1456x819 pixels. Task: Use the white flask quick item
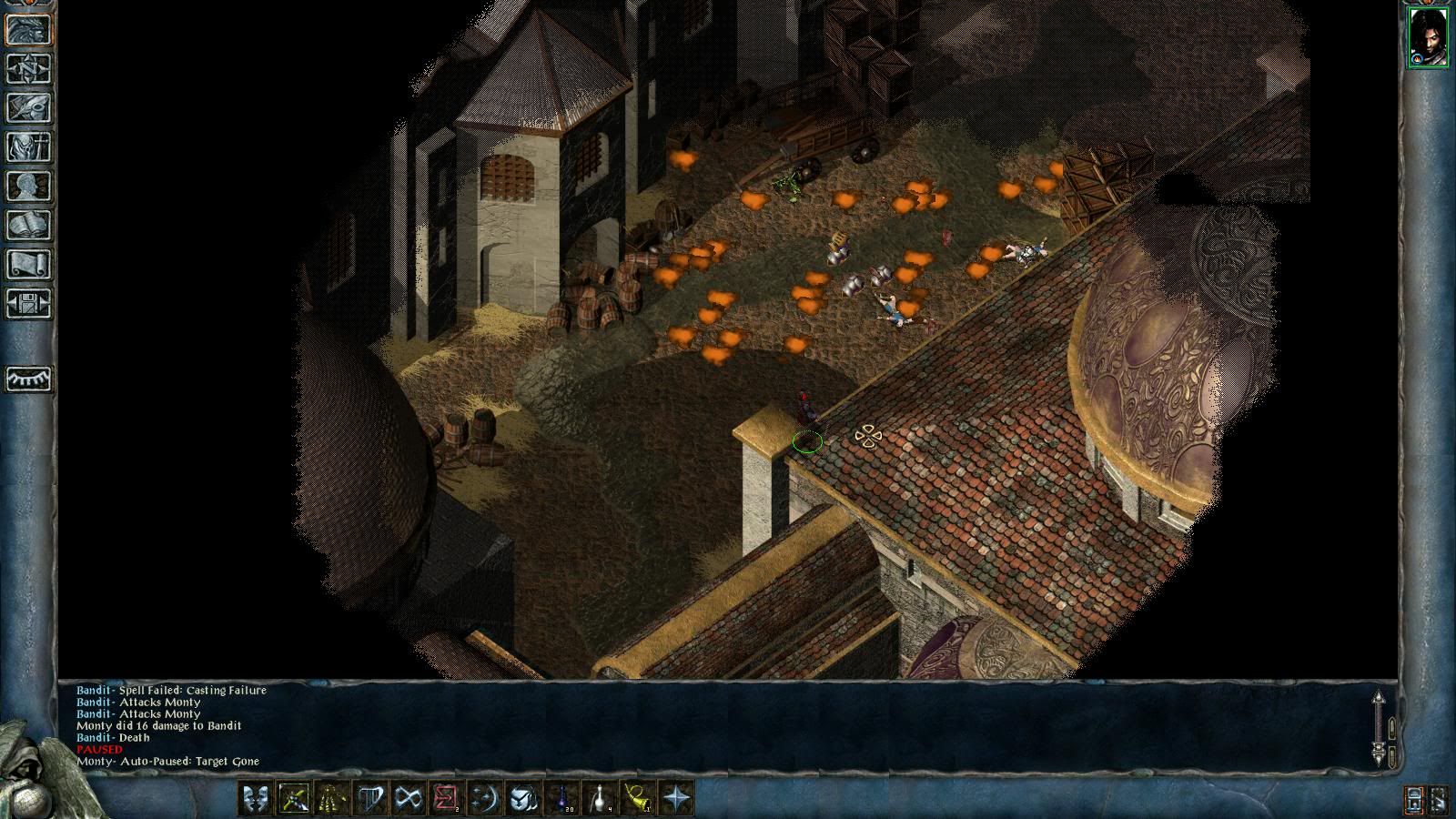pos(601,799)
